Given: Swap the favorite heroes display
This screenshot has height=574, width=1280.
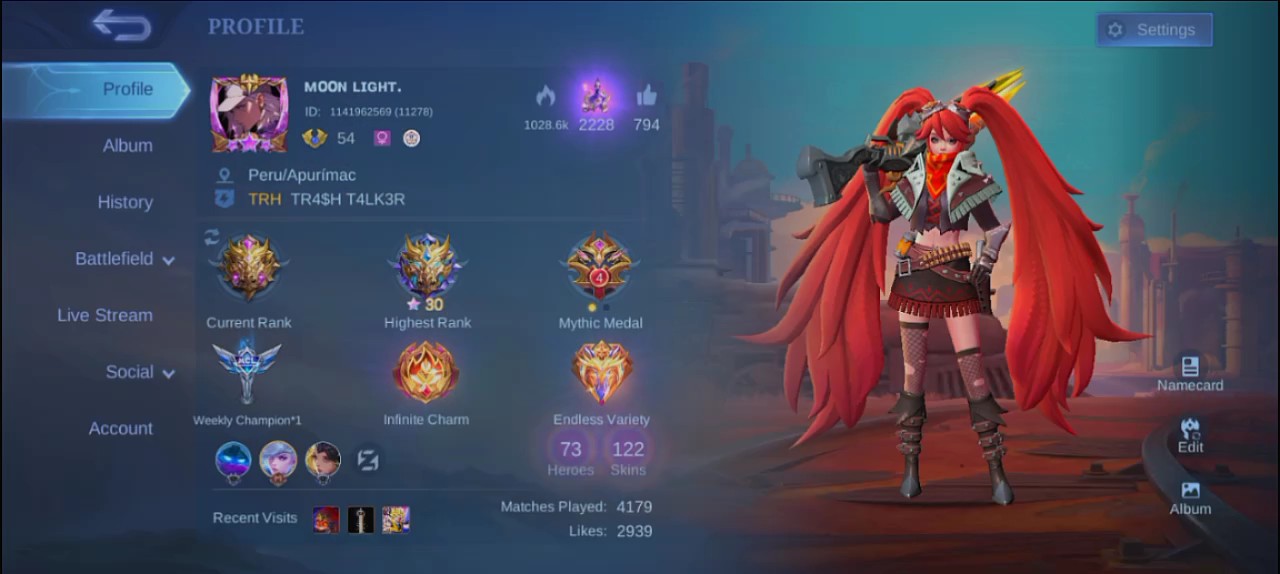Looking at the screenshot, I should pos(367,460).
